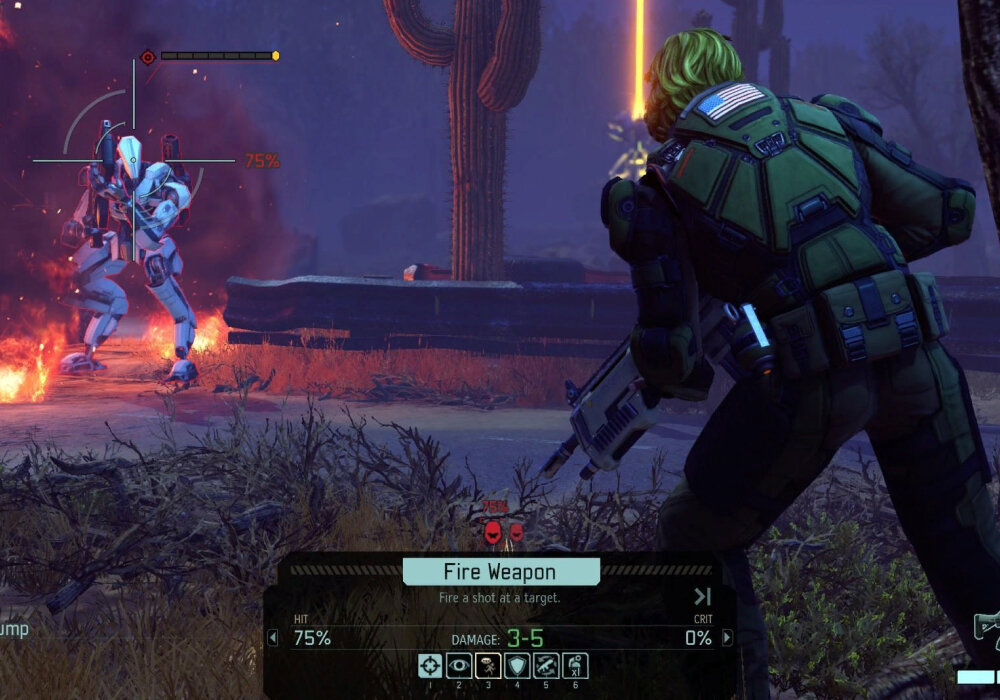Select the red enemy head icon marked 75%

(493, 532)
